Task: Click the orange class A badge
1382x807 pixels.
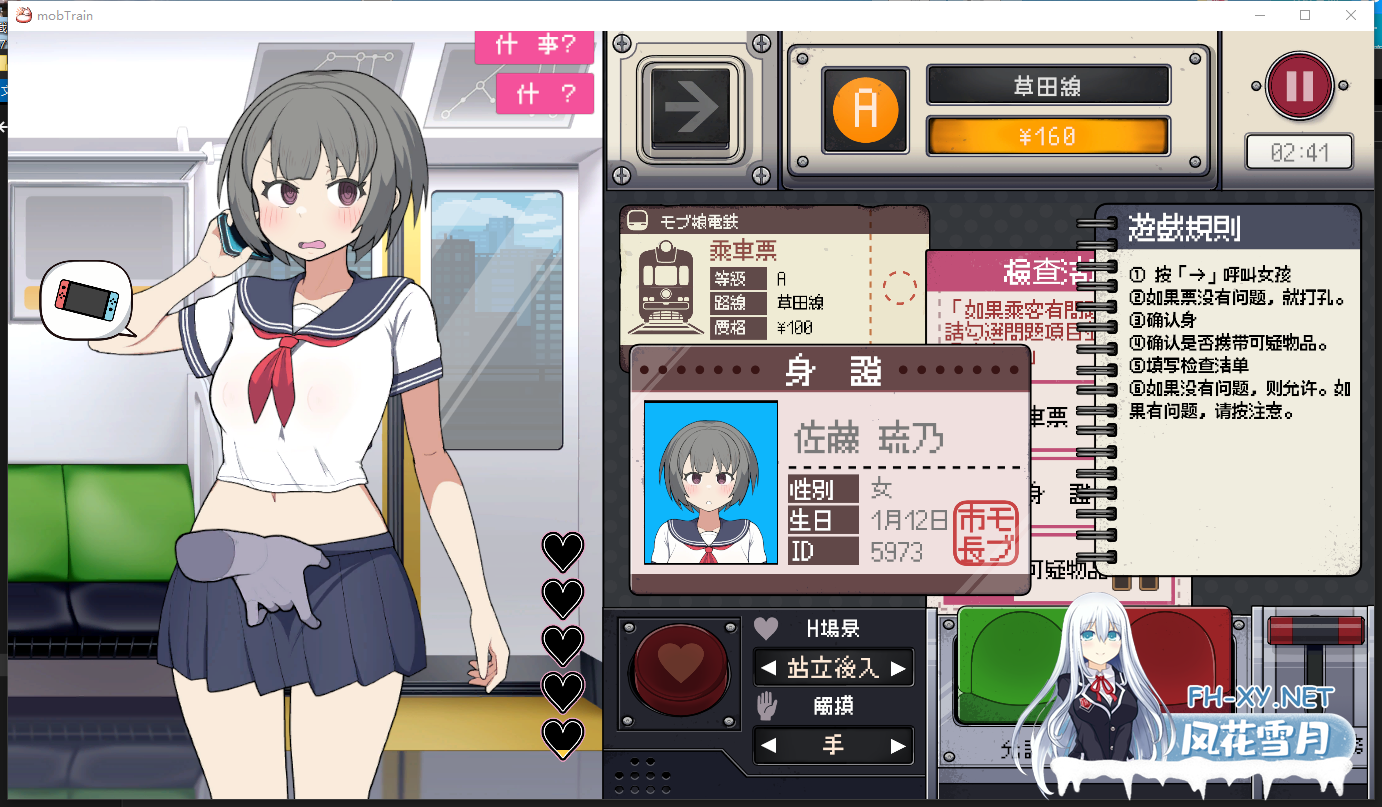Action: coord(864,109)
